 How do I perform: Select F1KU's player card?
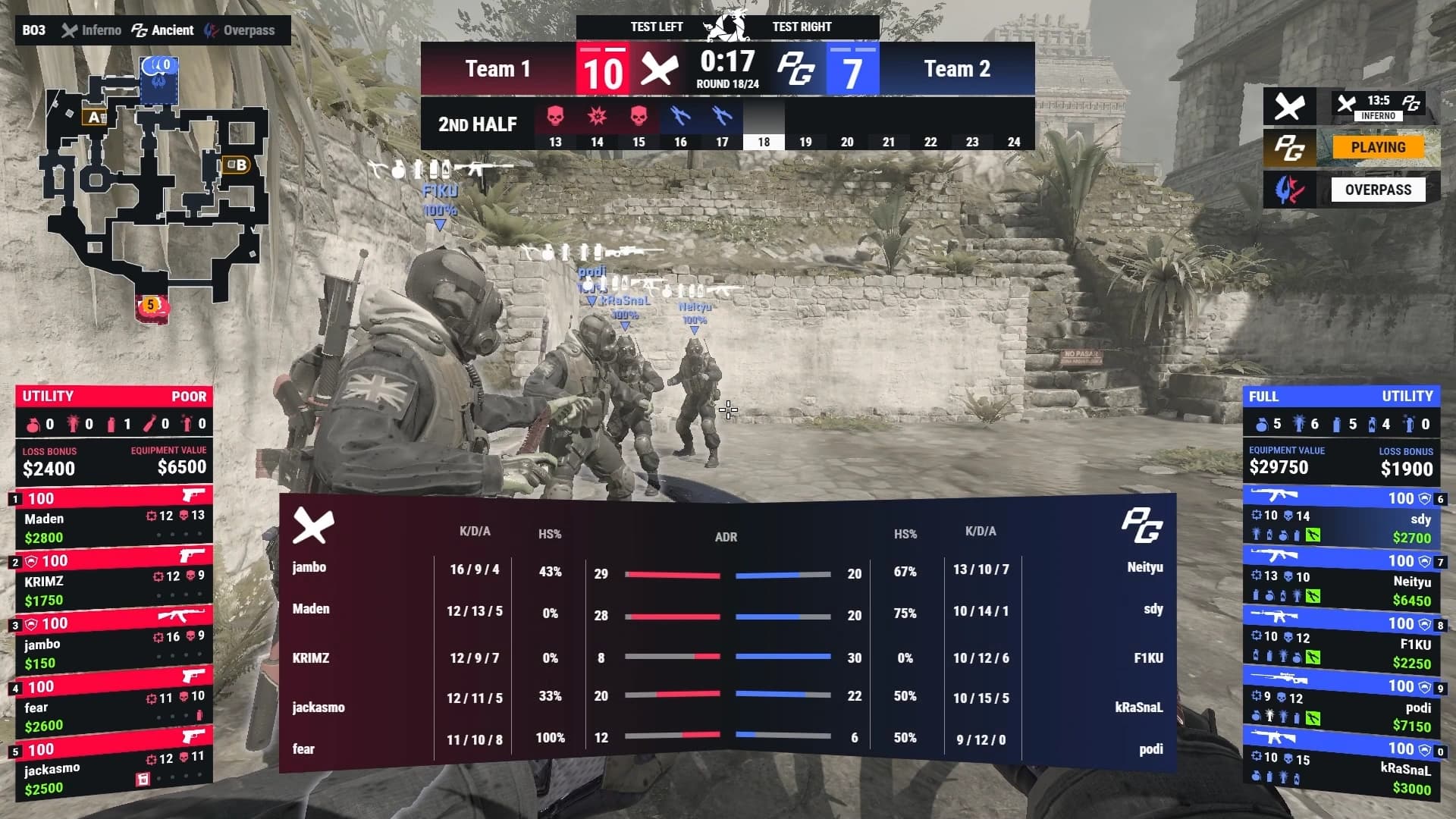coord(1342,645)
